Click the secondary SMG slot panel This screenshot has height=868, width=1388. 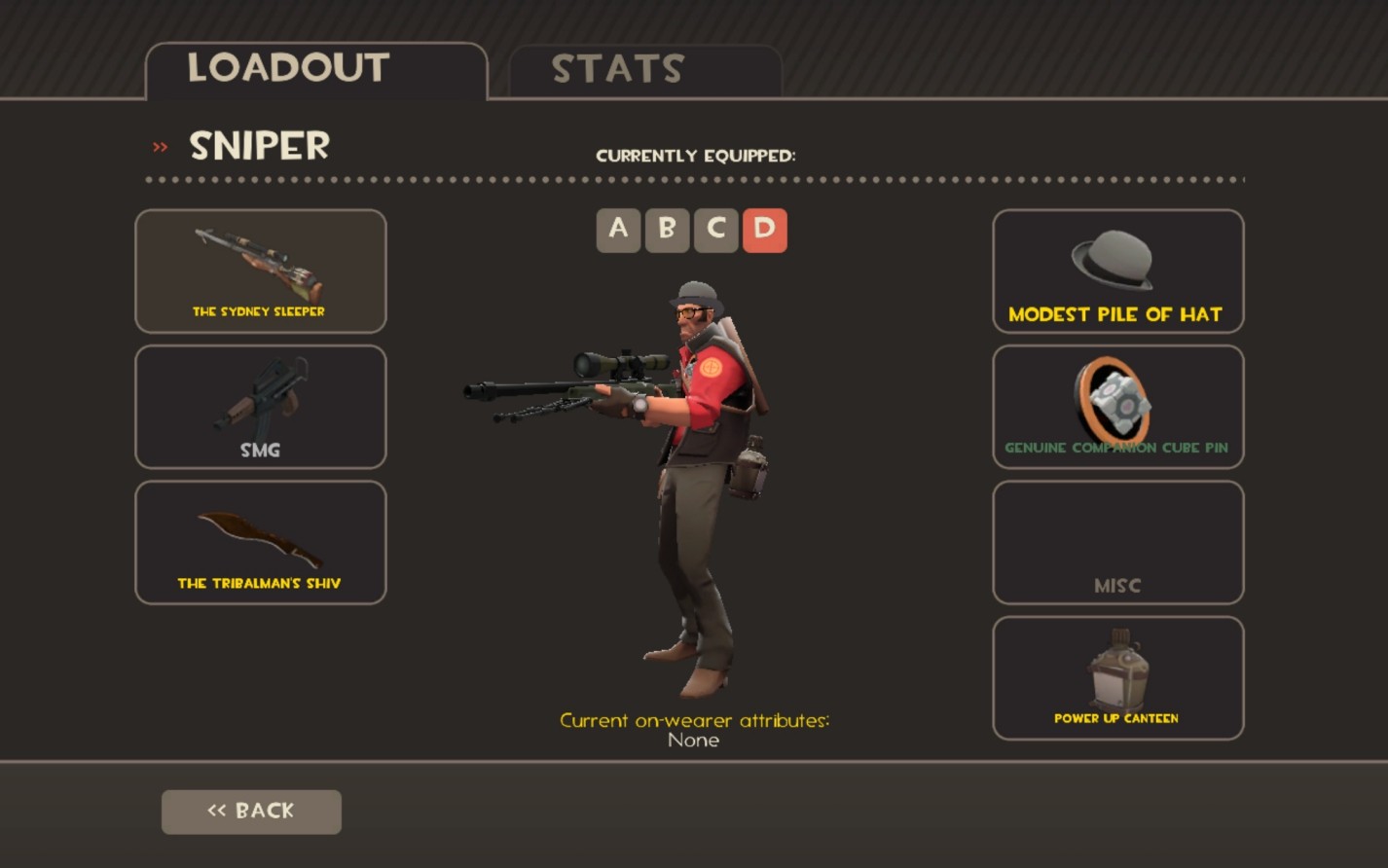[x=259, y=407]
